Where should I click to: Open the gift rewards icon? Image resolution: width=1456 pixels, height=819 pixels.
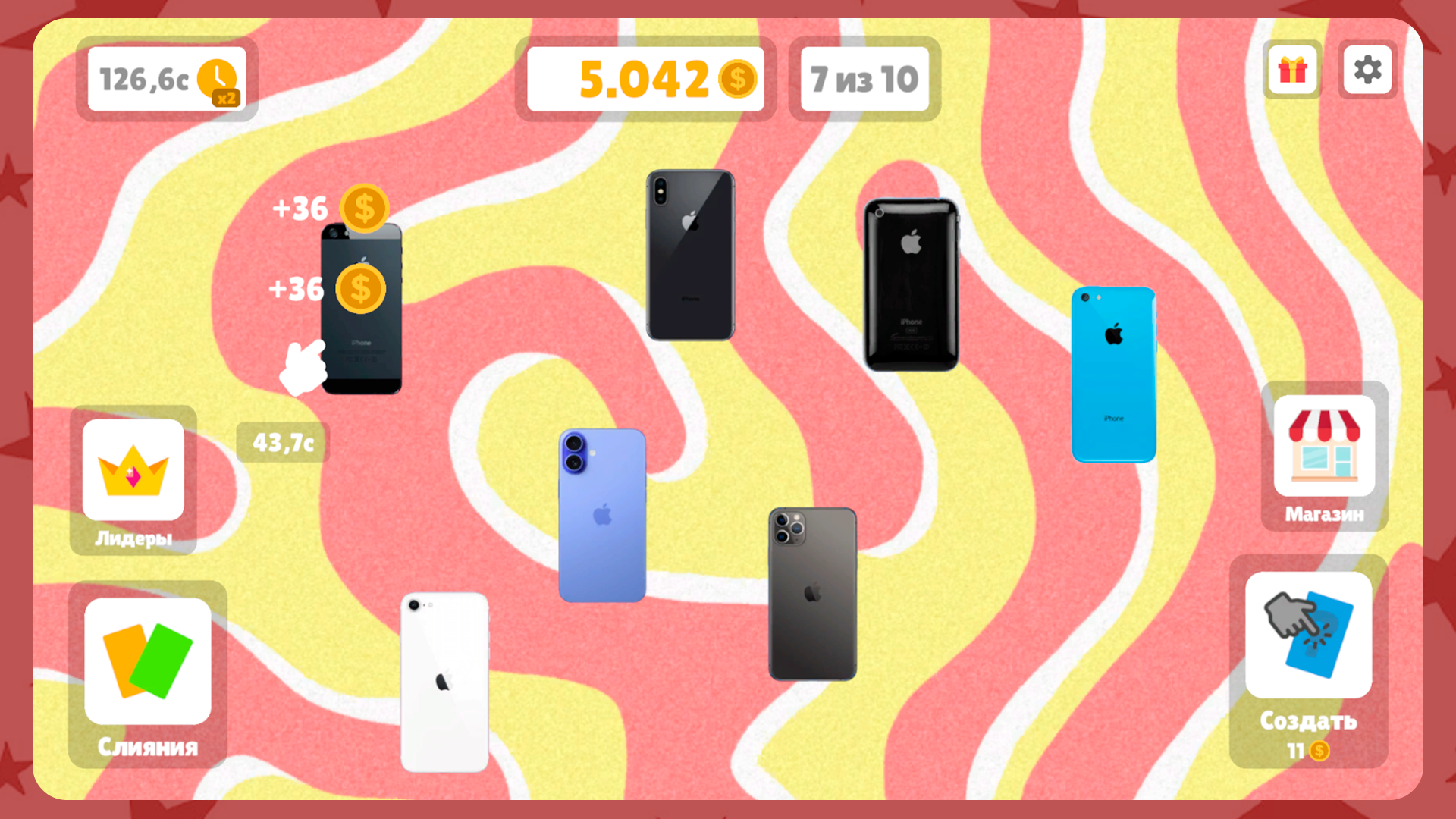pyautogui.click(x=1292, y=71)
